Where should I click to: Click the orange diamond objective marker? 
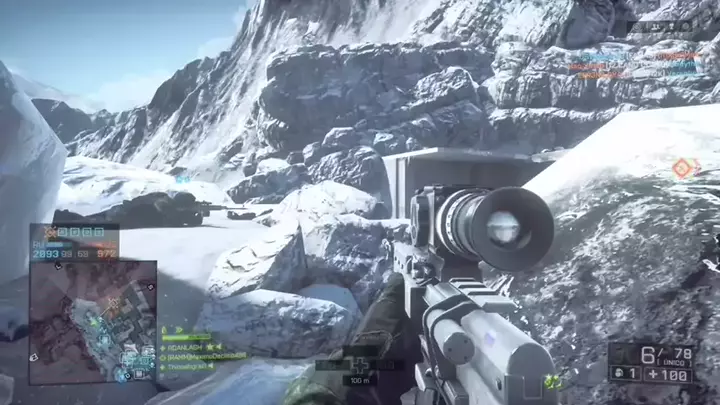tap(683, 168)
